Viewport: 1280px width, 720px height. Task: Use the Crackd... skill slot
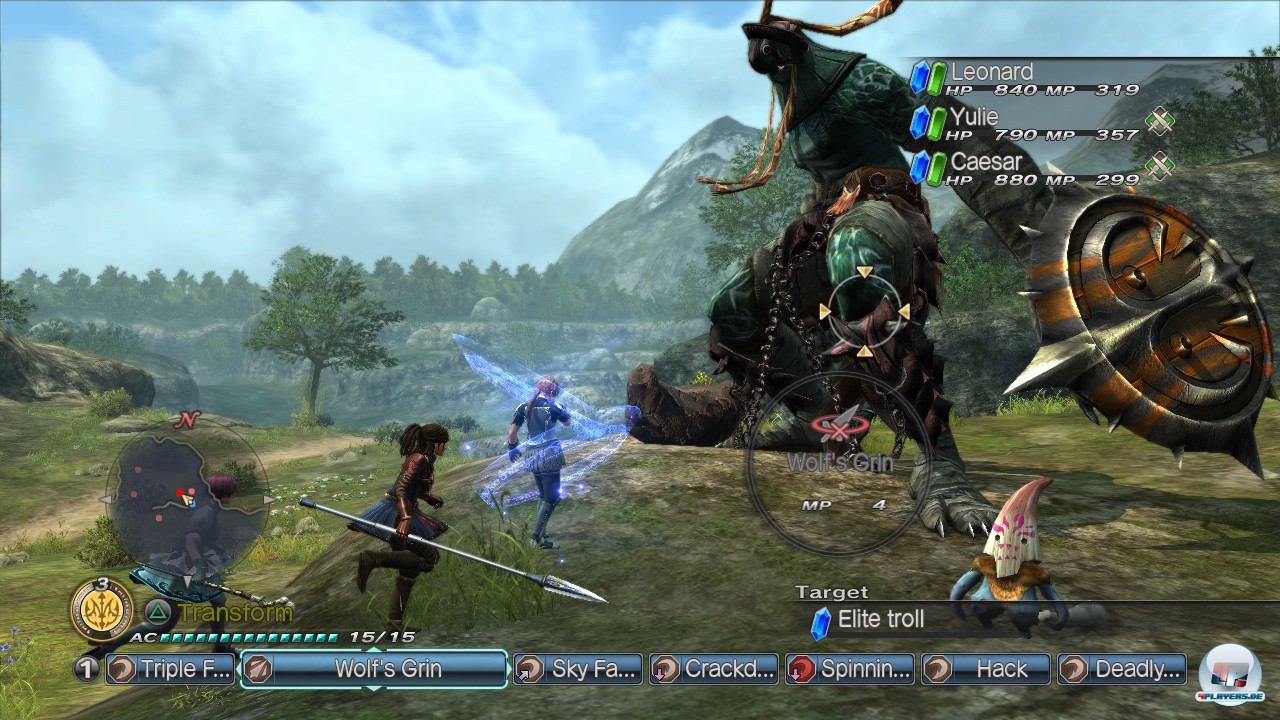tap(713, 669)
